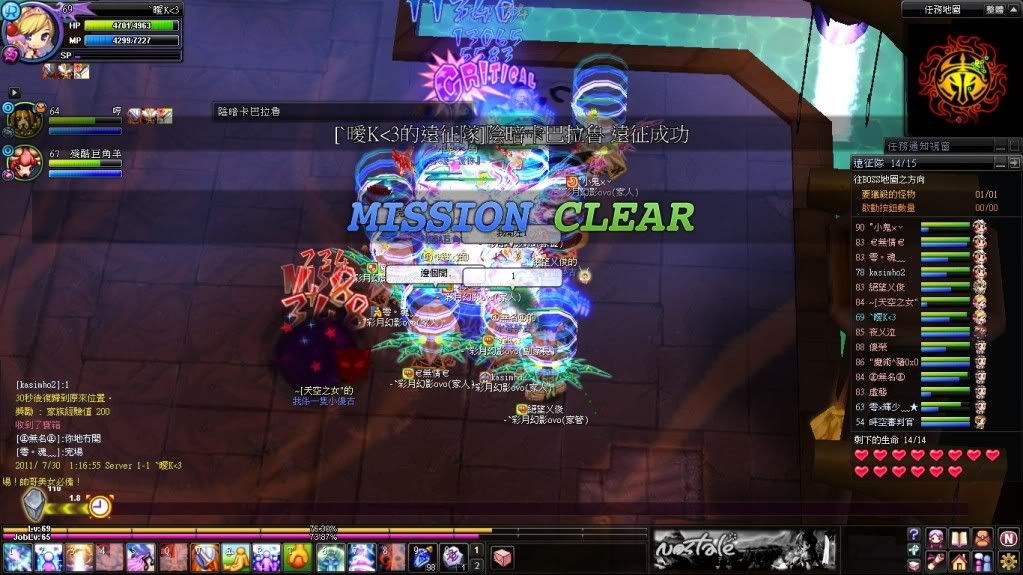Open the question mark help button
Image resolution: width=1023 pixels, height=575 pixels.
tap(914, 537)
